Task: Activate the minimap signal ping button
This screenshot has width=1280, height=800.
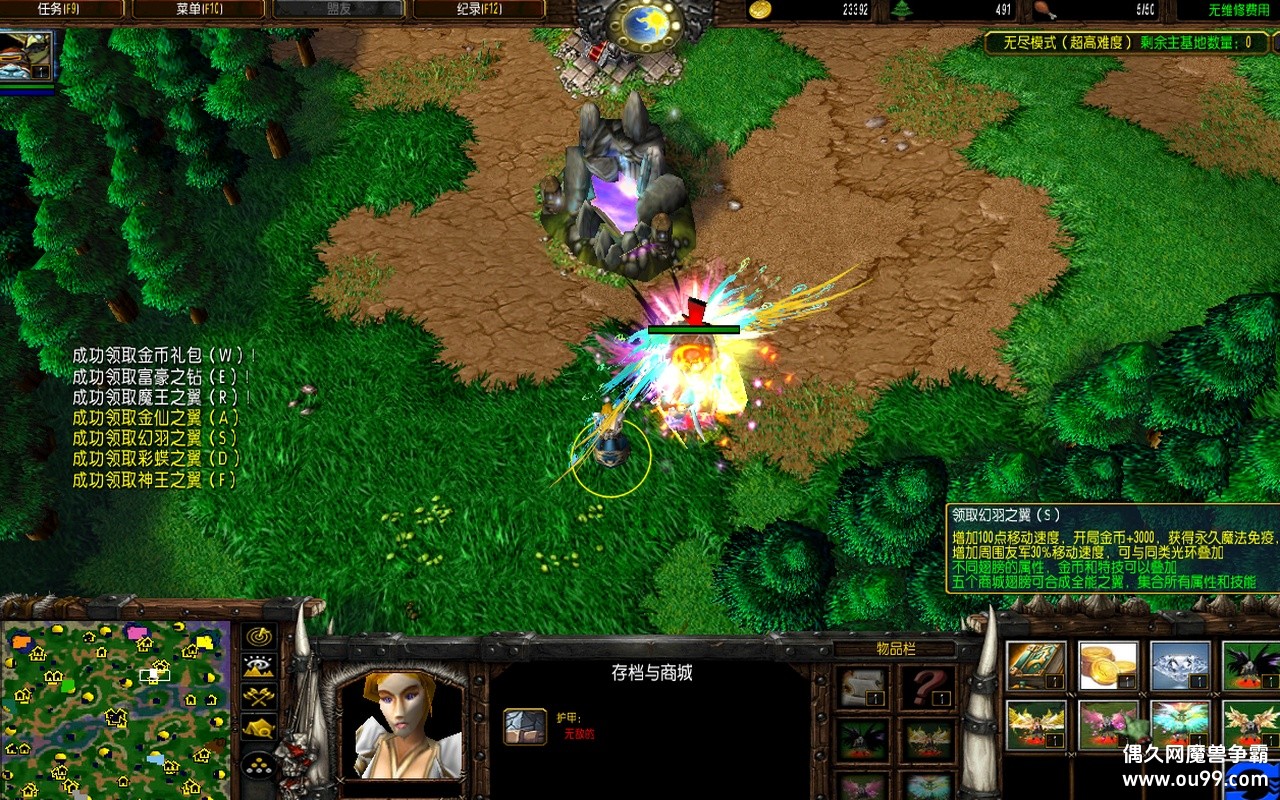Action: [x=260, y=636]
